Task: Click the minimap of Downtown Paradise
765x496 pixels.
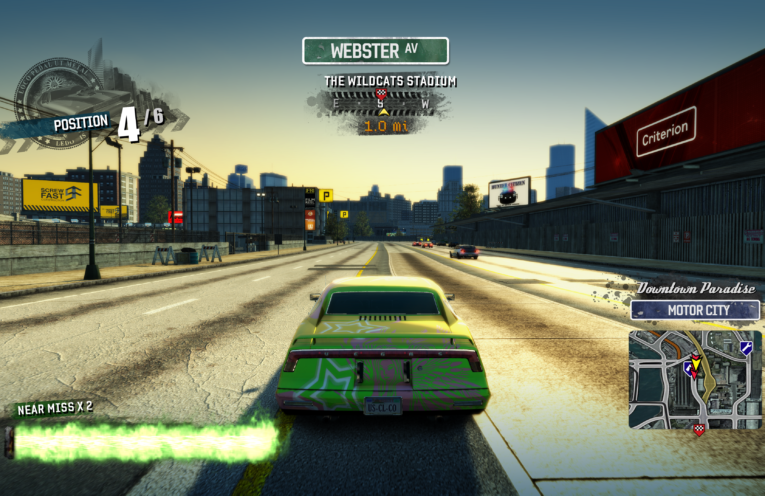Action: [x=695, y=379]
